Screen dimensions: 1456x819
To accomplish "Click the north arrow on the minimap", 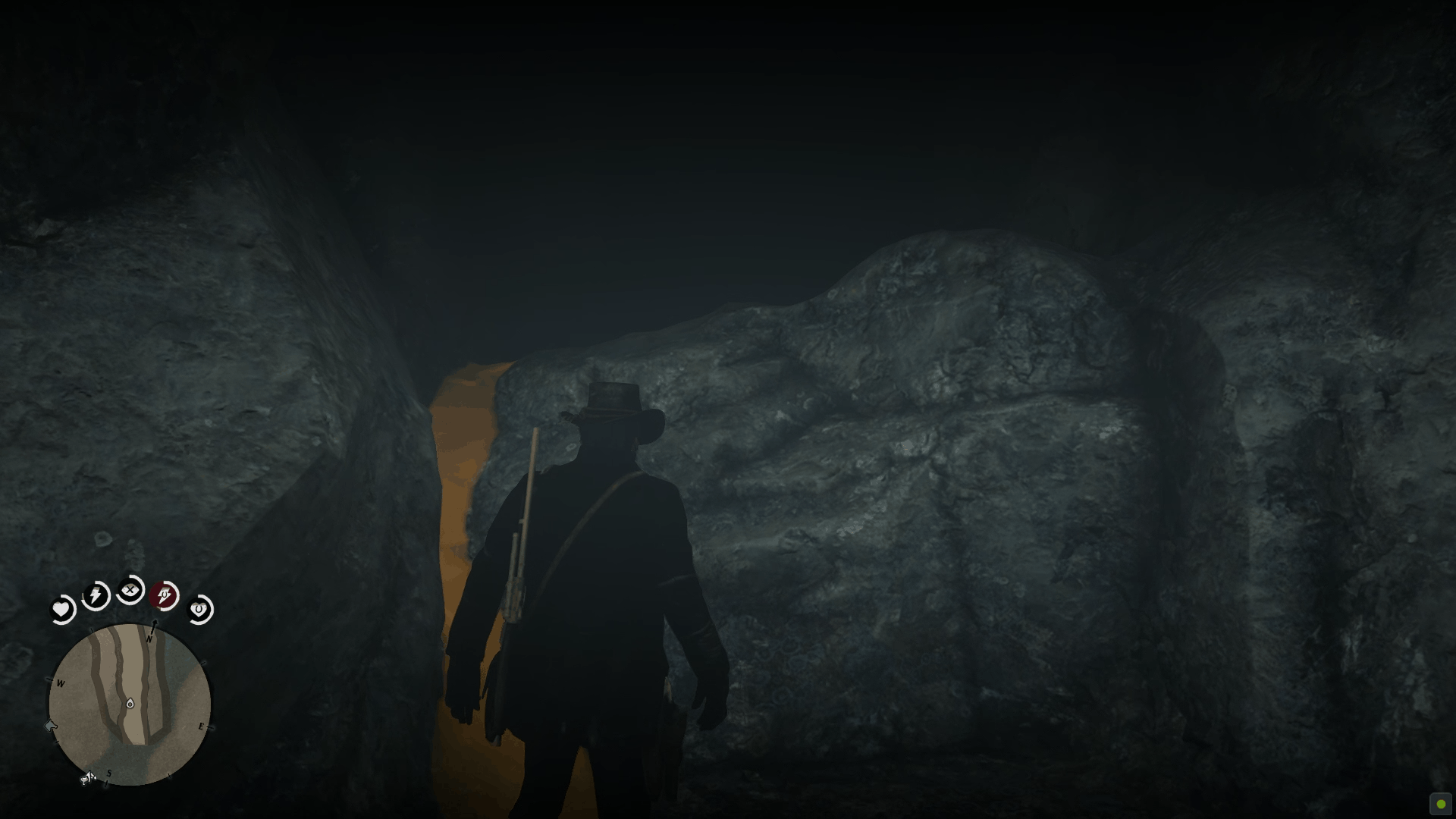I will (154, 628).
